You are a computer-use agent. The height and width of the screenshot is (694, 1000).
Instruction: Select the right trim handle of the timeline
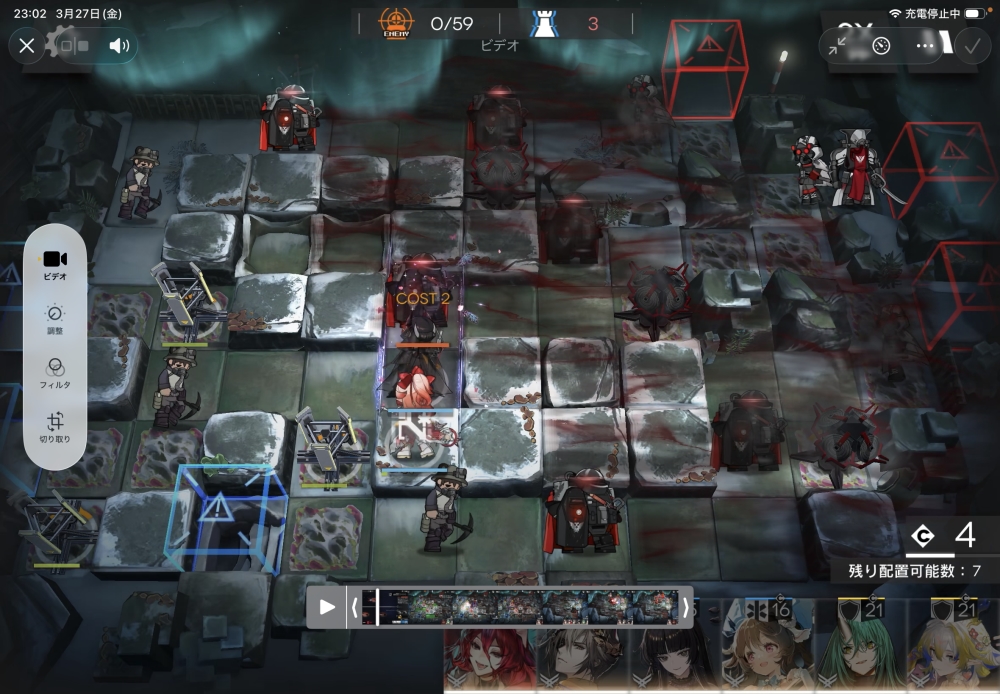click(x=686, y=607)
